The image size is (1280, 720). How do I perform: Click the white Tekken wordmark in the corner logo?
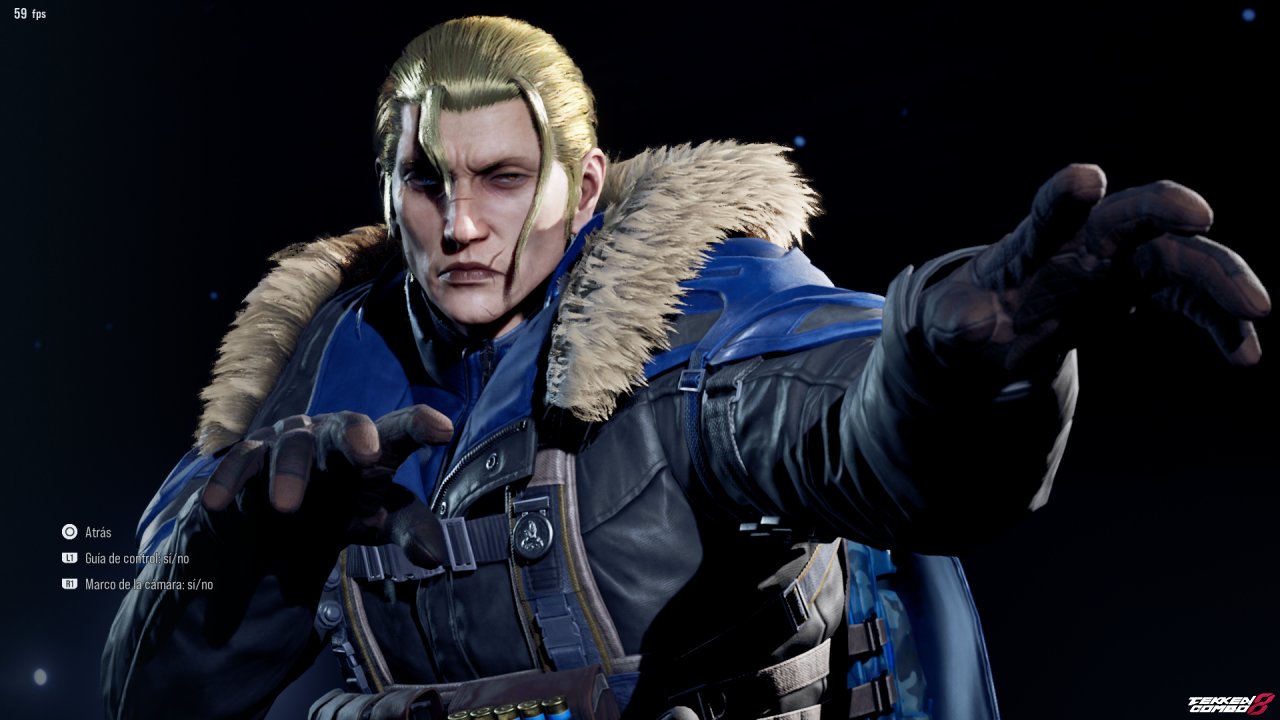coord(1218,699)
